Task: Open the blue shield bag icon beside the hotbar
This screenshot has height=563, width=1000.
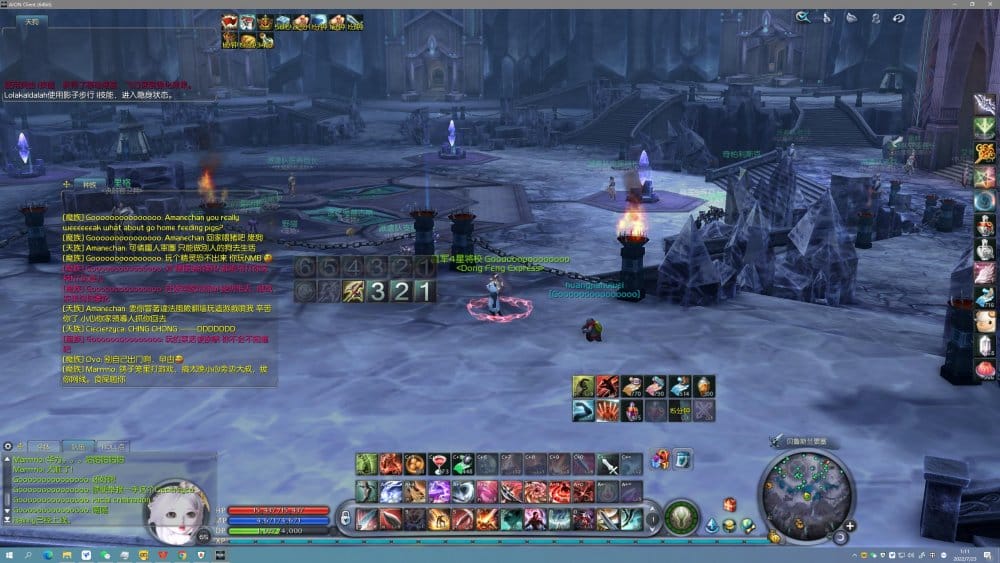Action: click(x=683, y=460)
